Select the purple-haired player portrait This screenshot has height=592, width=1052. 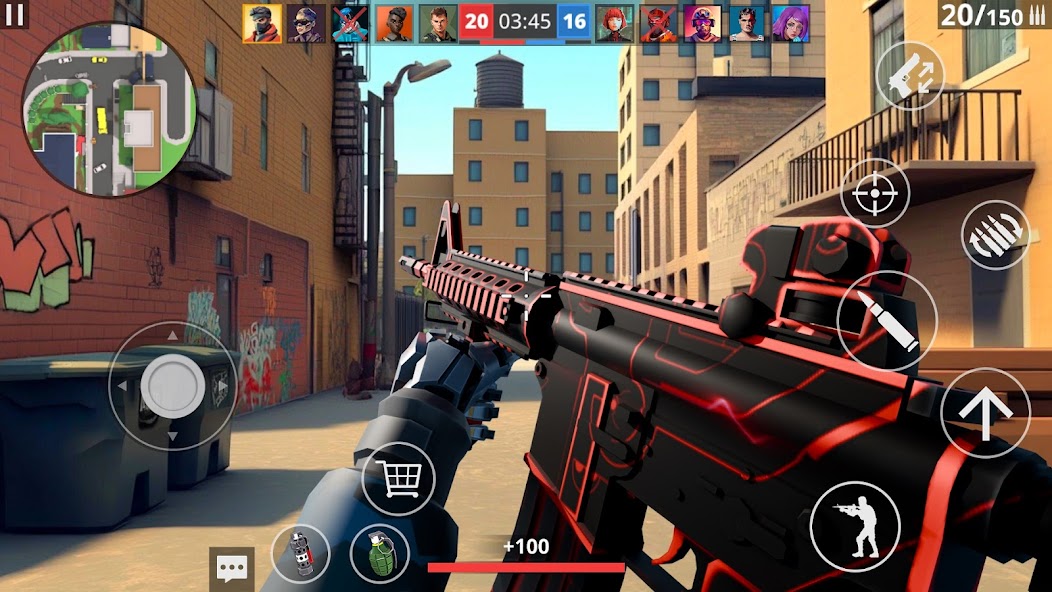(x=790, y=23)
